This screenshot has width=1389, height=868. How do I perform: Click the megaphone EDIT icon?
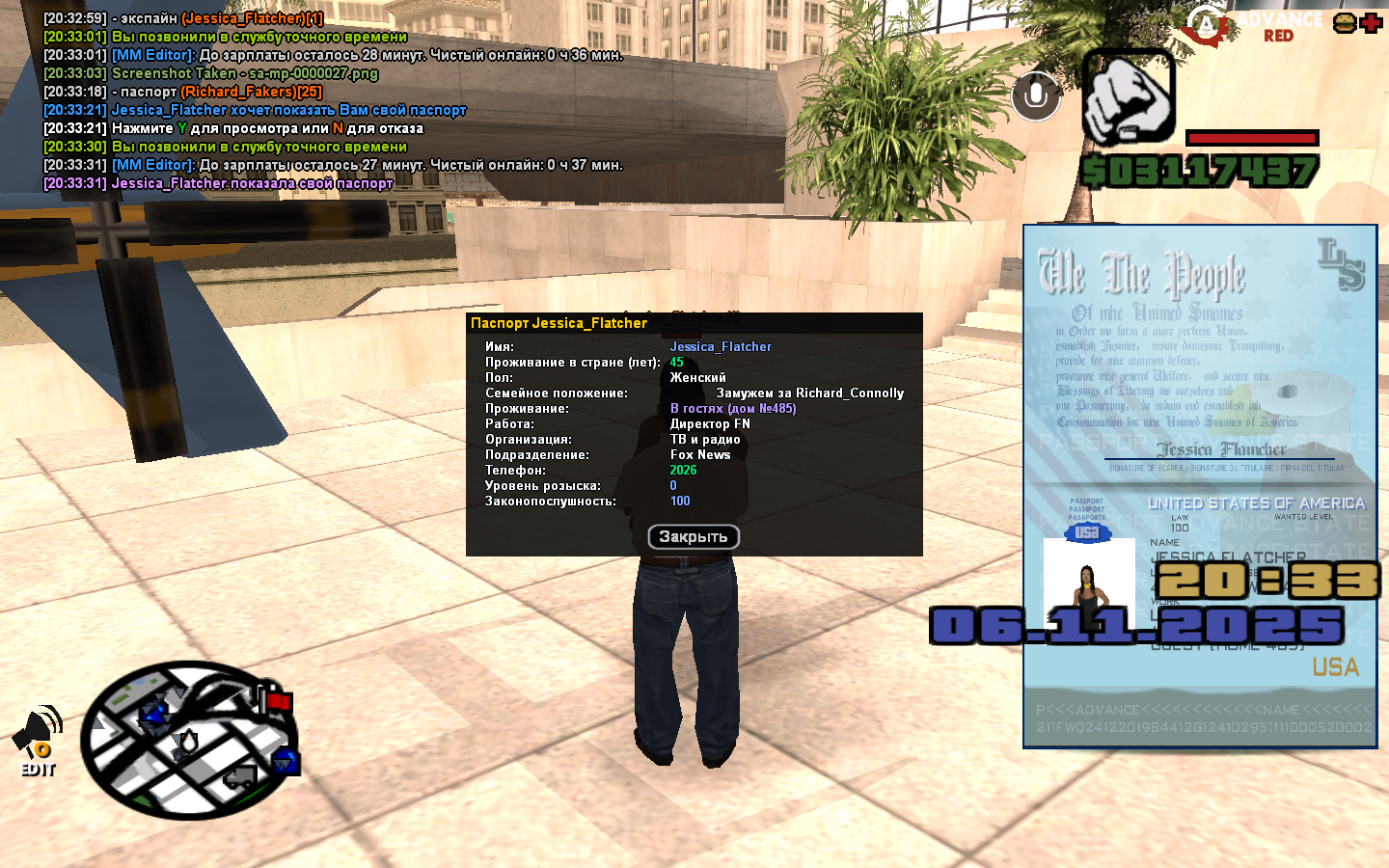click(x=38, y=742)
